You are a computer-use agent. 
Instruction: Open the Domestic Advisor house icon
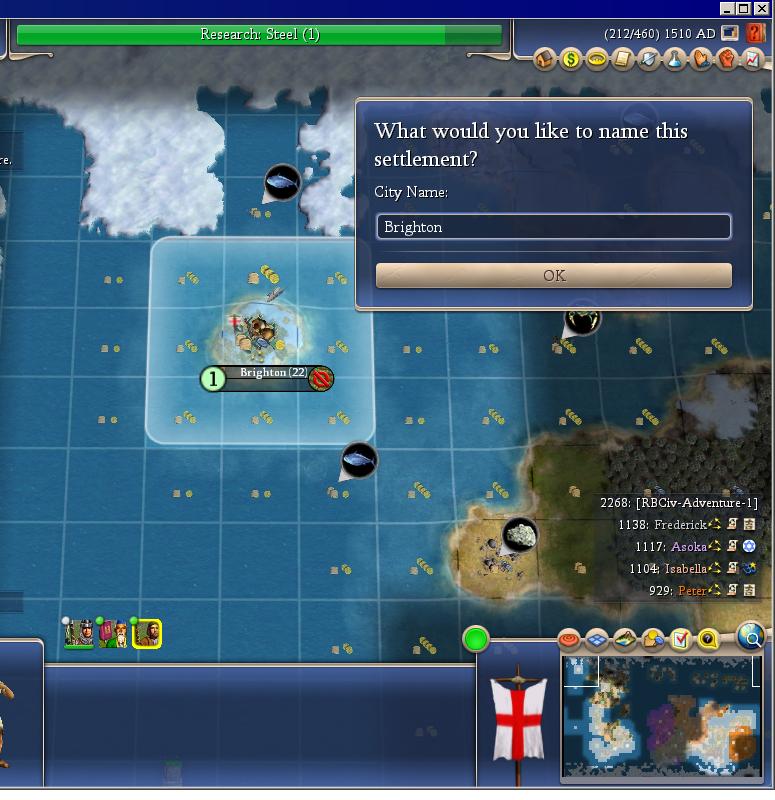pos(545,60)
